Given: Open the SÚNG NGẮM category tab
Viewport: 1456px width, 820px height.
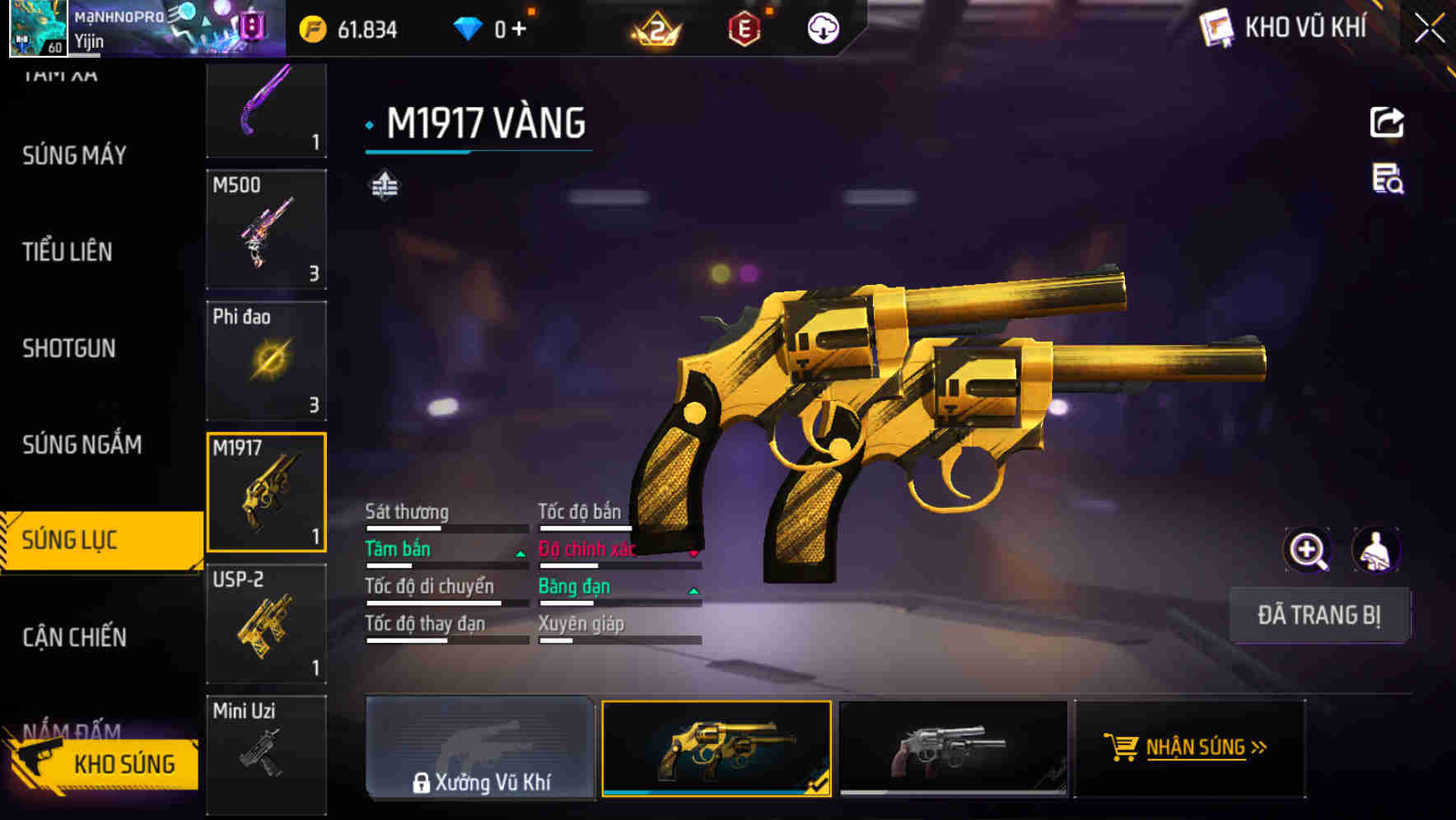Looking at the screenshot, I should [82, 445].
